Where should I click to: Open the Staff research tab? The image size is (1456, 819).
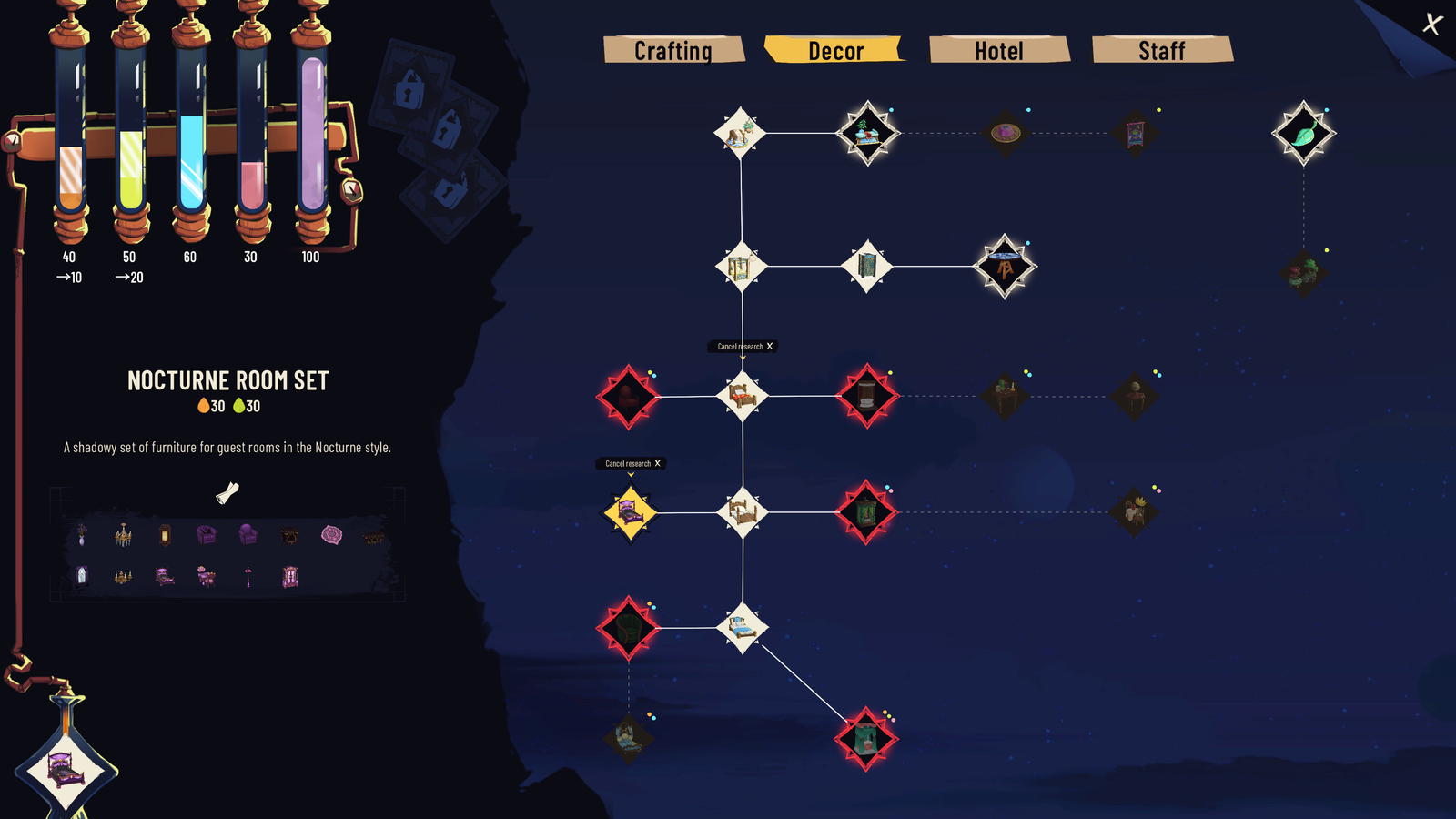click(1162, 51)
